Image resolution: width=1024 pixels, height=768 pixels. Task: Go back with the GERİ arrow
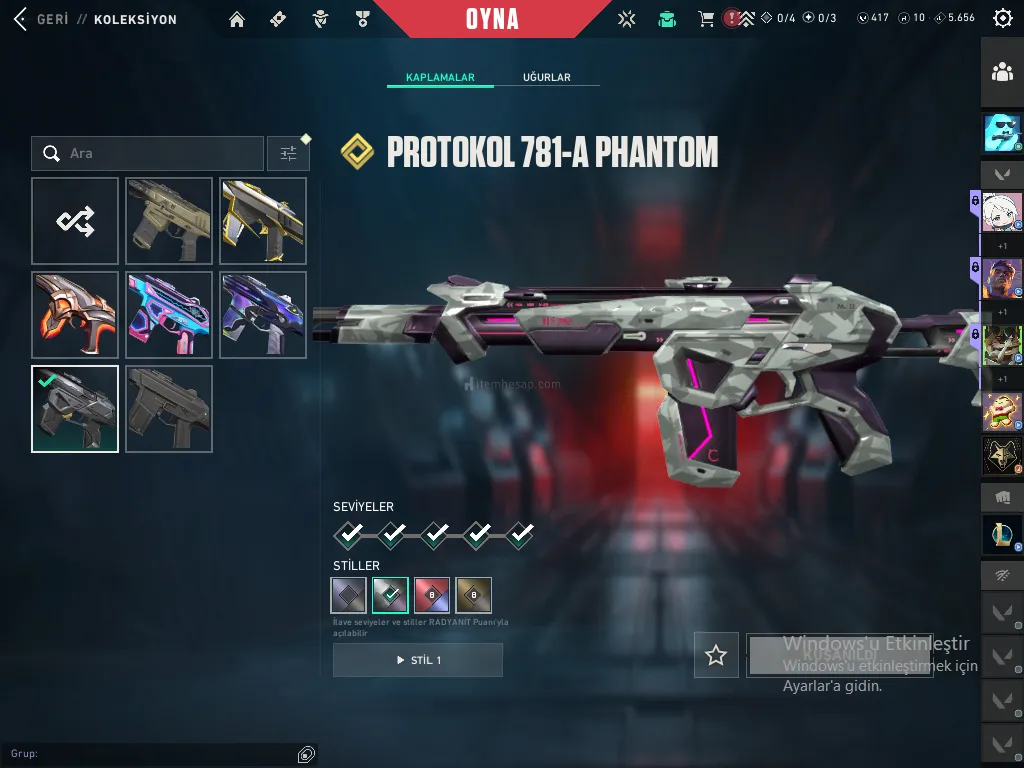point(21,19)
